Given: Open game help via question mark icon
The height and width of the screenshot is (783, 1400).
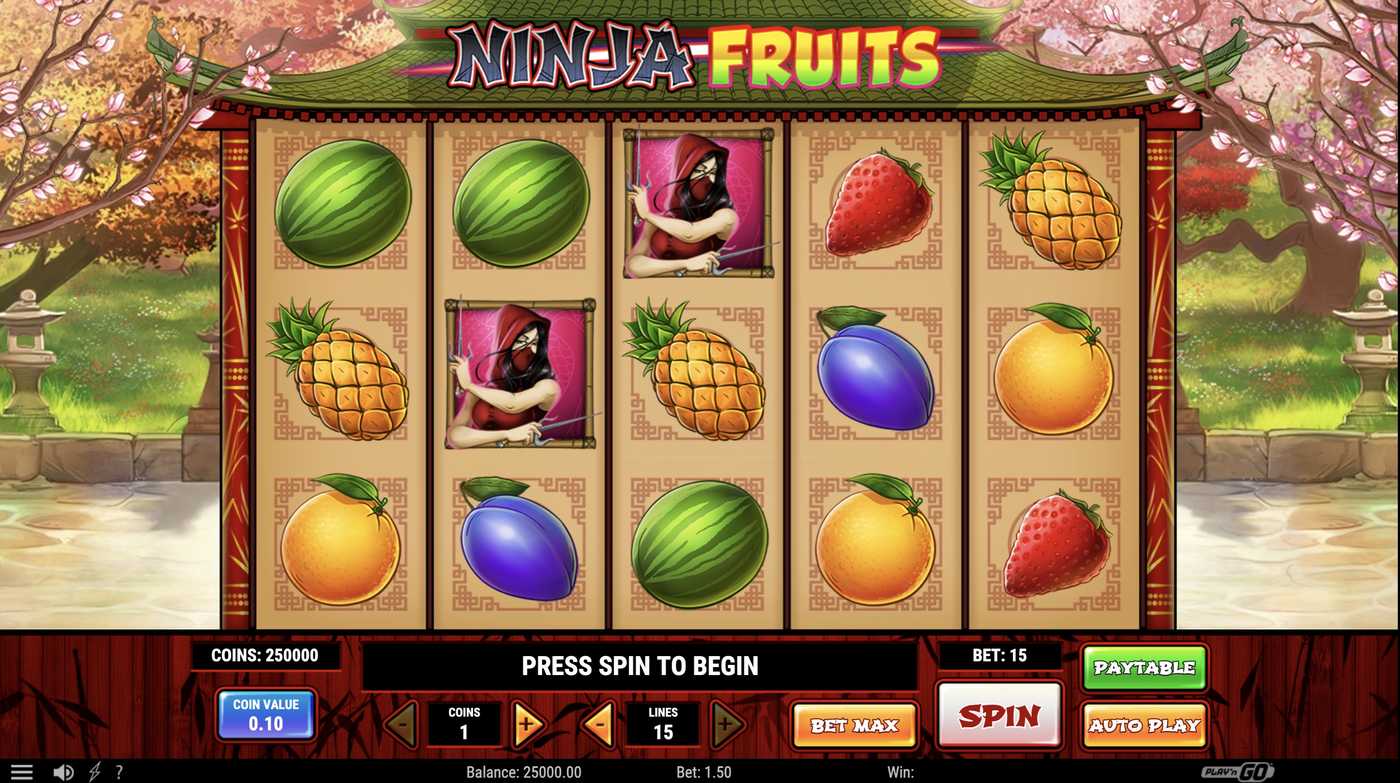Looking at the screenshot, I should point(119,770).
